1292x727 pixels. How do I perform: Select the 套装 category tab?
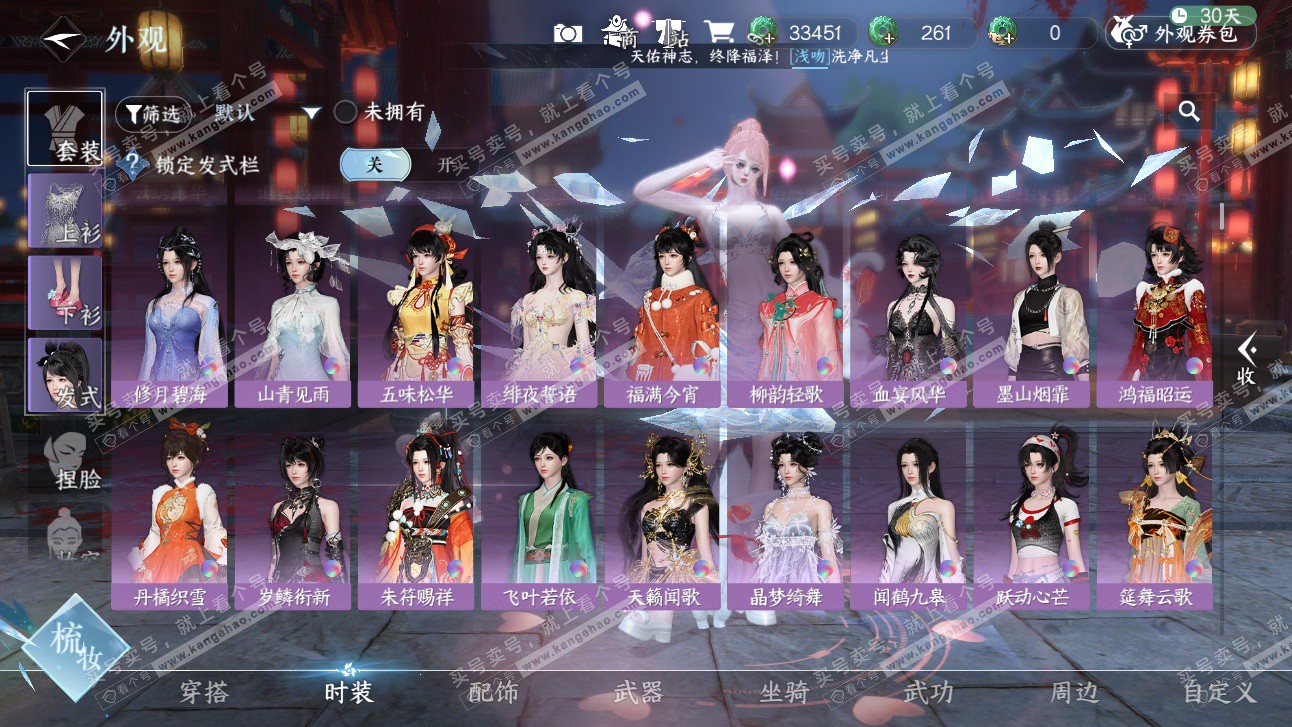click(x=65, y=128)
